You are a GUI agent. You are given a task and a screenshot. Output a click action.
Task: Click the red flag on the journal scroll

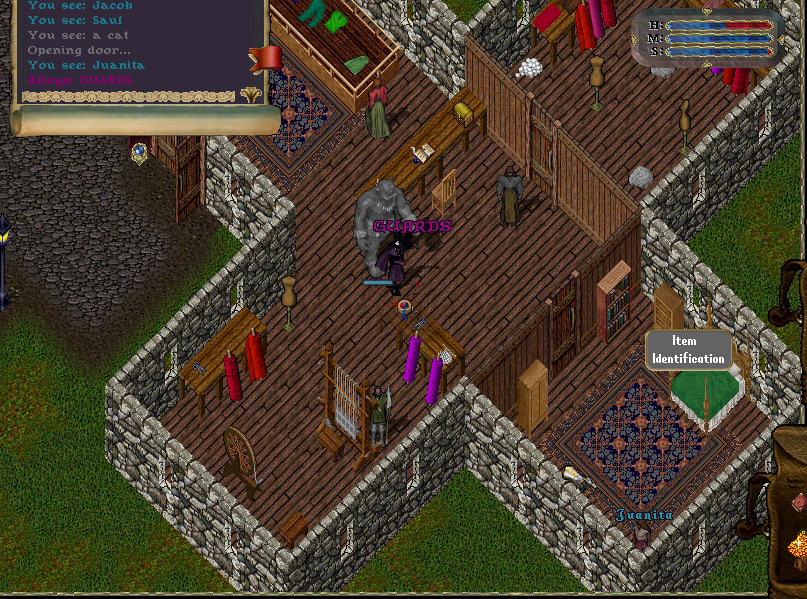pyautogui.click(x=267, y=57)
